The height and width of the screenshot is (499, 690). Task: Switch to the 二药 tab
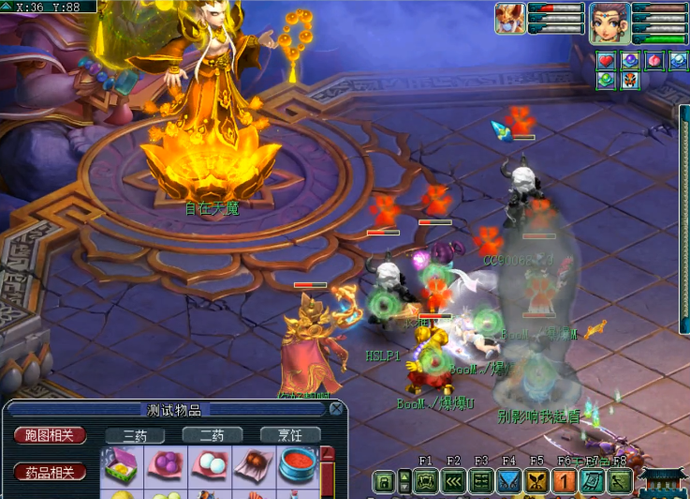coord(212,435)
